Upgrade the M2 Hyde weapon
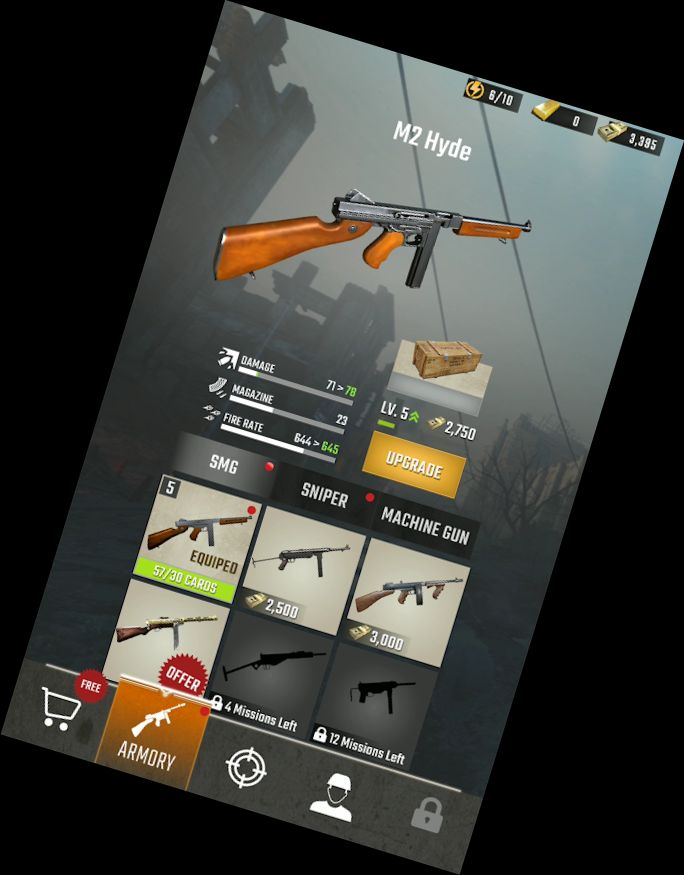 412,465
